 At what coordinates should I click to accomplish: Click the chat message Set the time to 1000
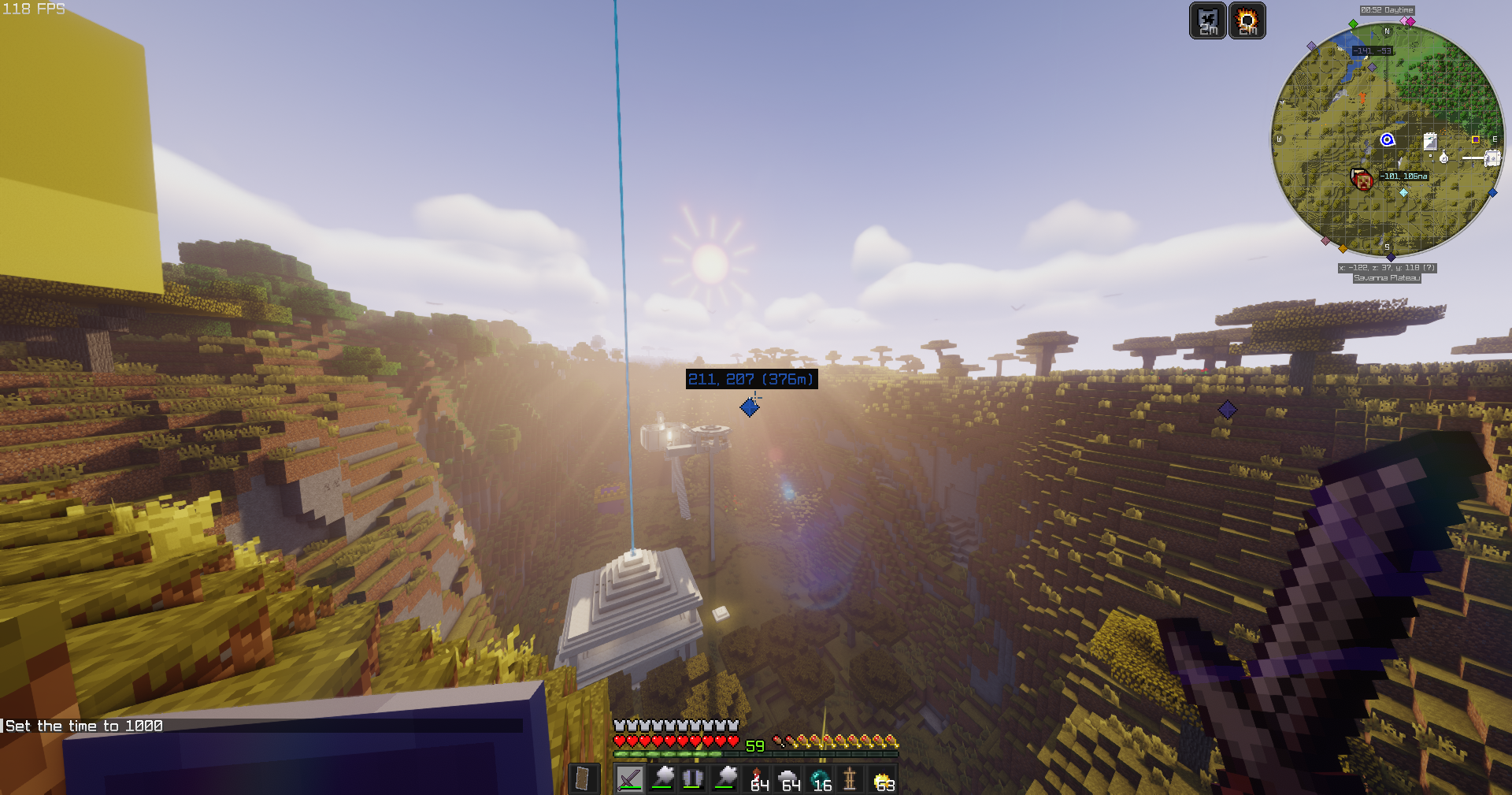tap(83, 725)
